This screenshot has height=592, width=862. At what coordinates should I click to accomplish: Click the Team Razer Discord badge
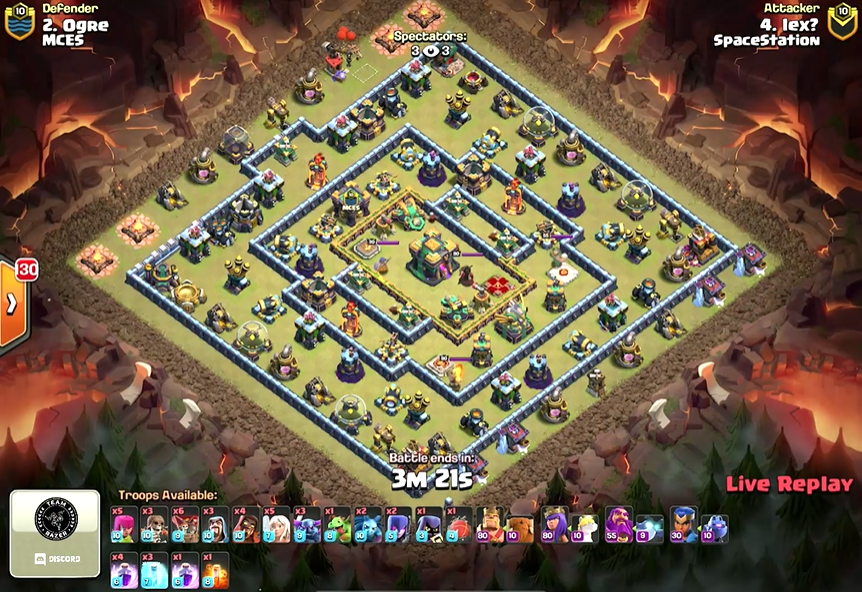click(x=55, y=533)
